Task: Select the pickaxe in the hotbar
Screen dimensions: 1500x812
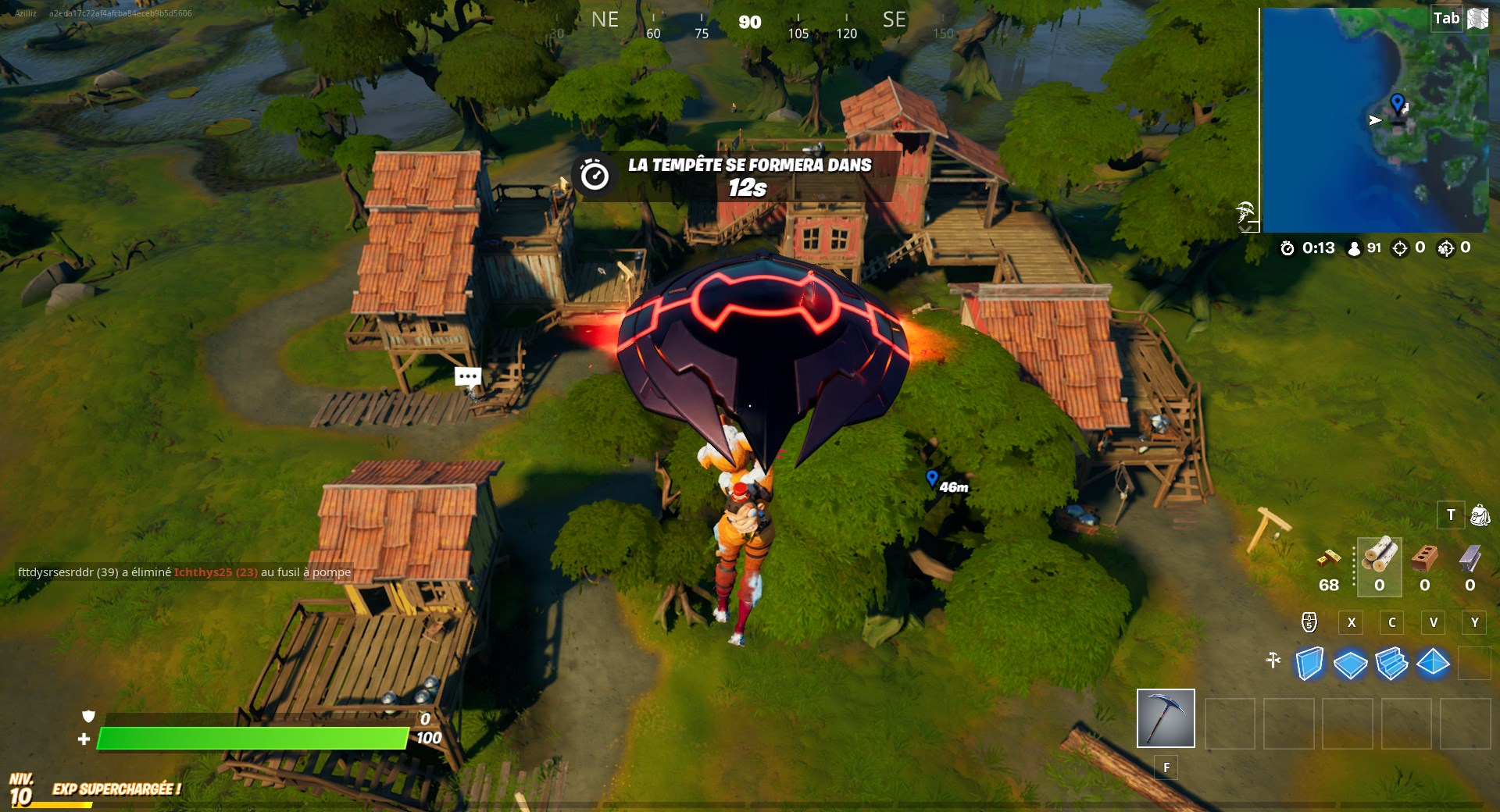Action: point(1166,718)
